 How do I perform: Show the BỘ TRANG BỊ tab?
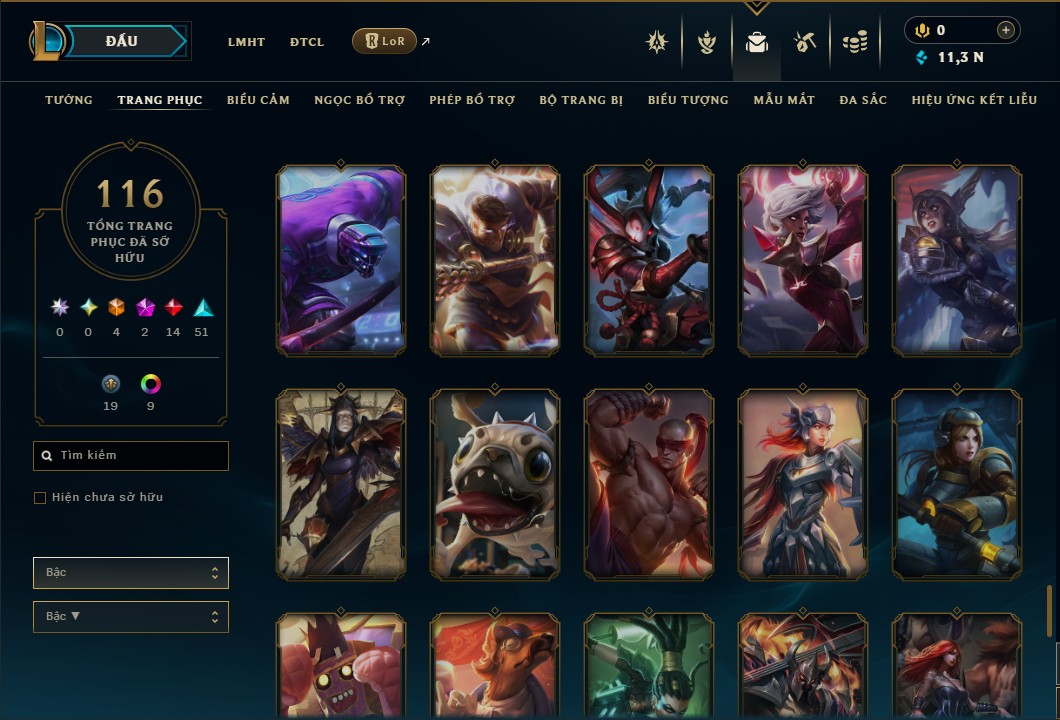tap(581, 100)
